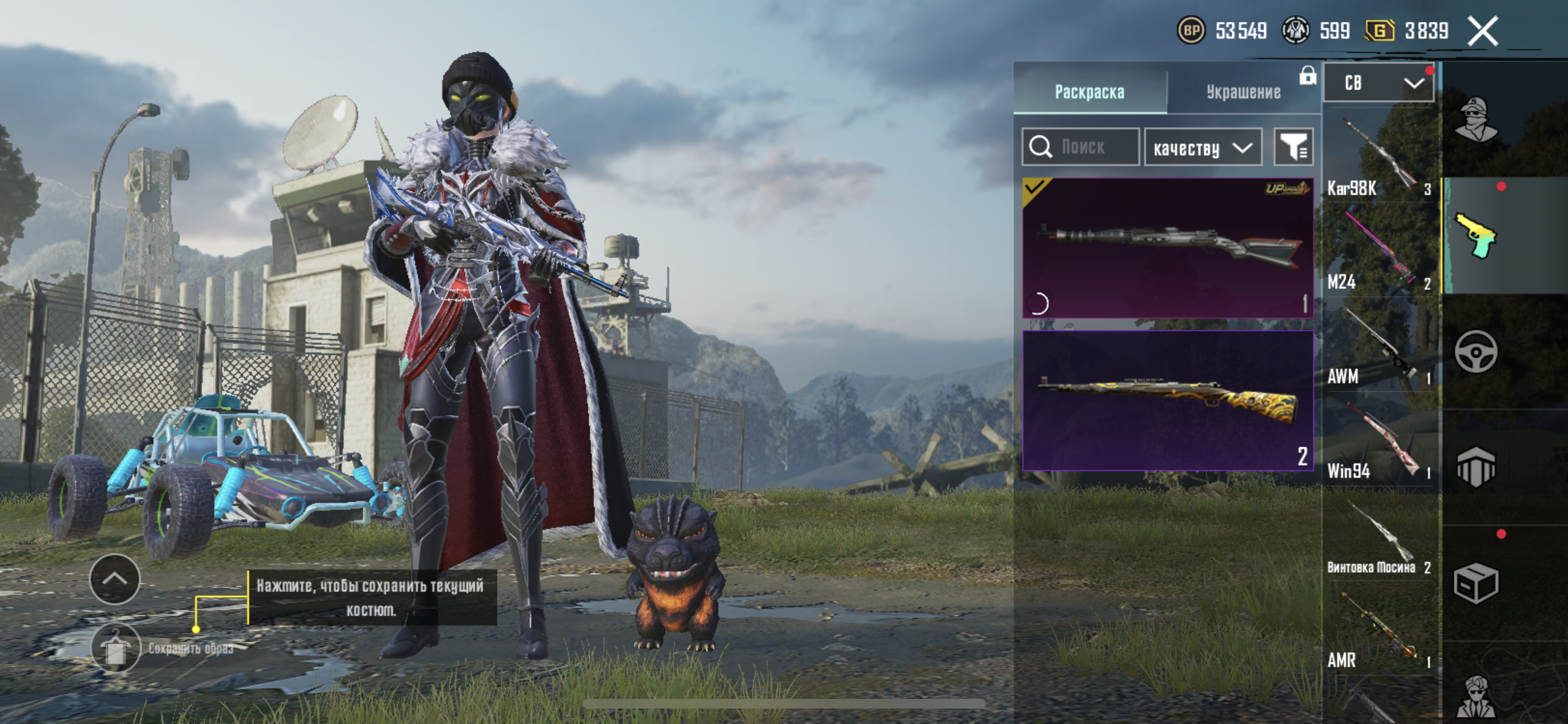Open the filter funnel button
Screen dimensions: 1568x724
pos(1293,147)
